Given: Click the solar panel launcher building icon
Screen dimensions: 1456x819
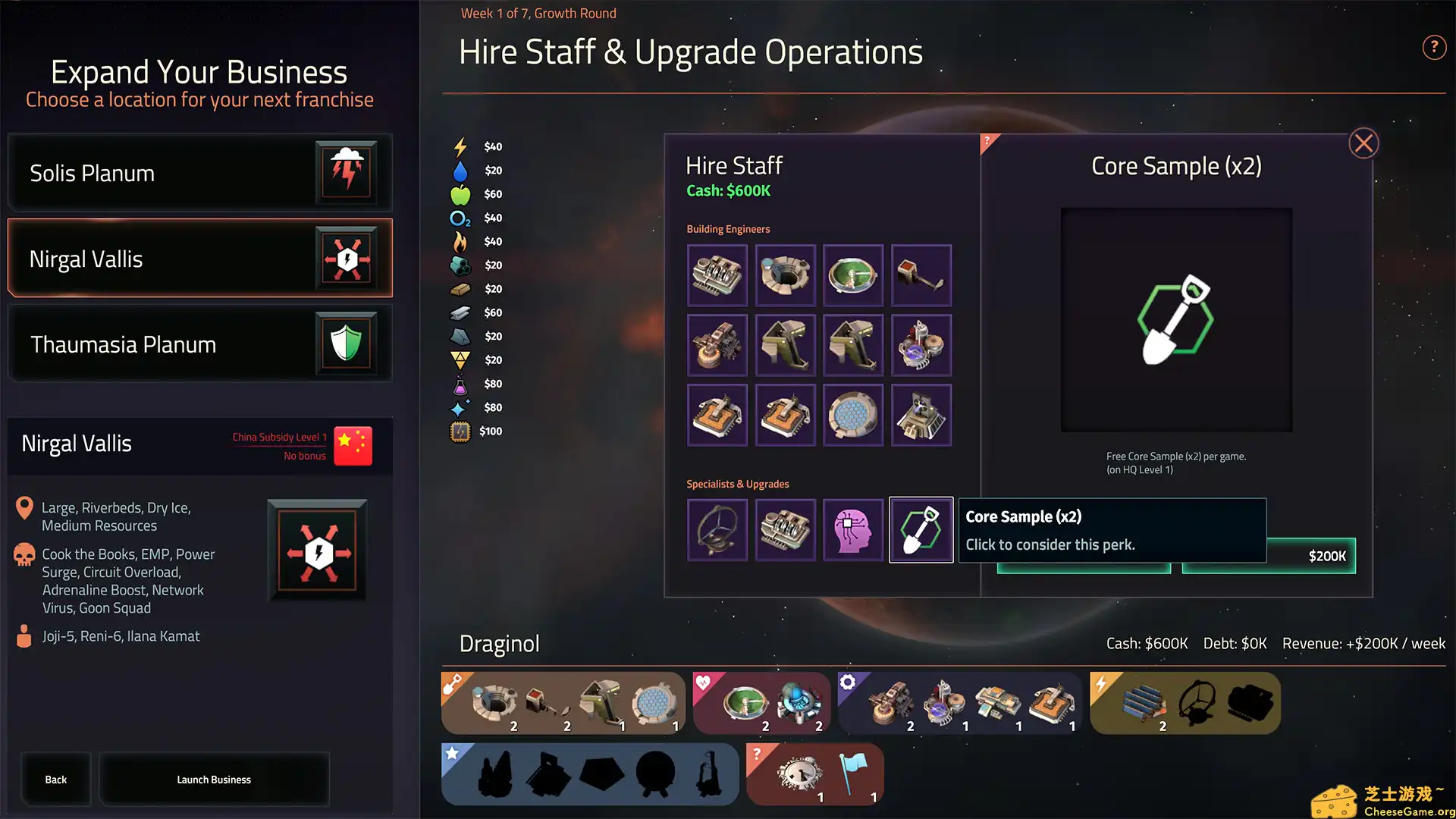Looking at the screenshot, I should (921, 415).
